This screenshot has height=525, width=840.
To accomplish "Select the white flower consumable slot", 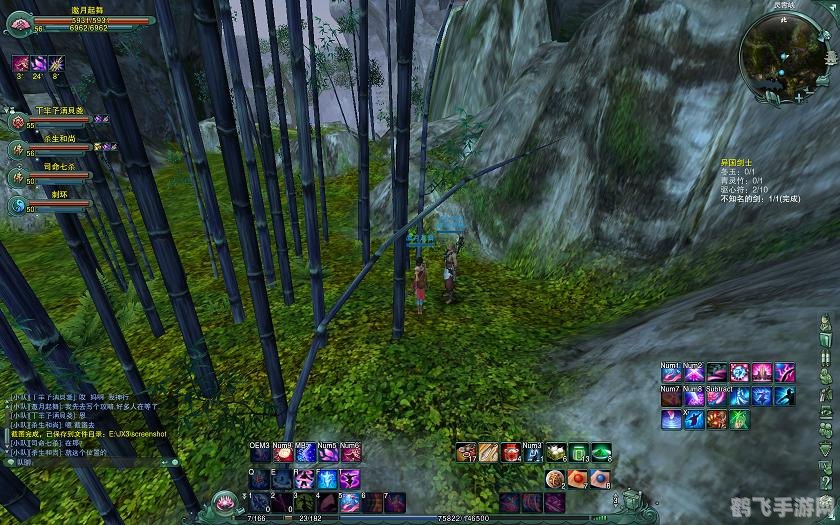I will coord(556,453).
